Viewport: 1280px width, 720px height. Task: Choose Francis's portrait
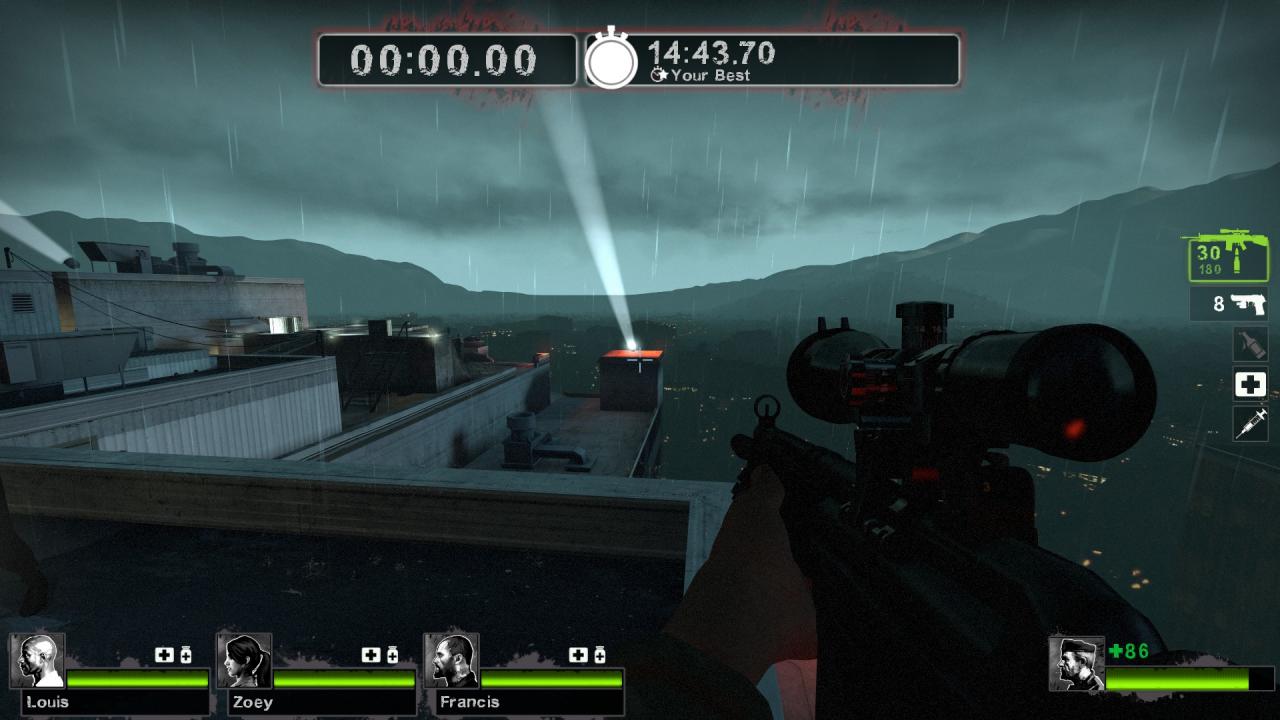(451, 661)
